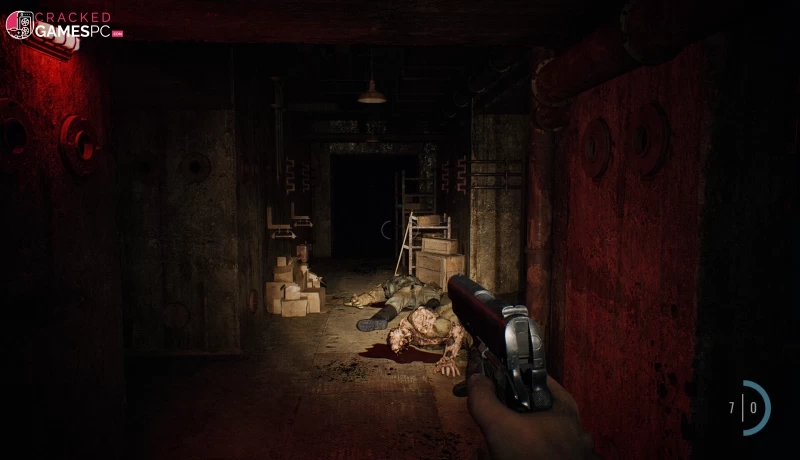
Task: Click the Cracked Games PC watermark logo
Action: pos(62,25)
